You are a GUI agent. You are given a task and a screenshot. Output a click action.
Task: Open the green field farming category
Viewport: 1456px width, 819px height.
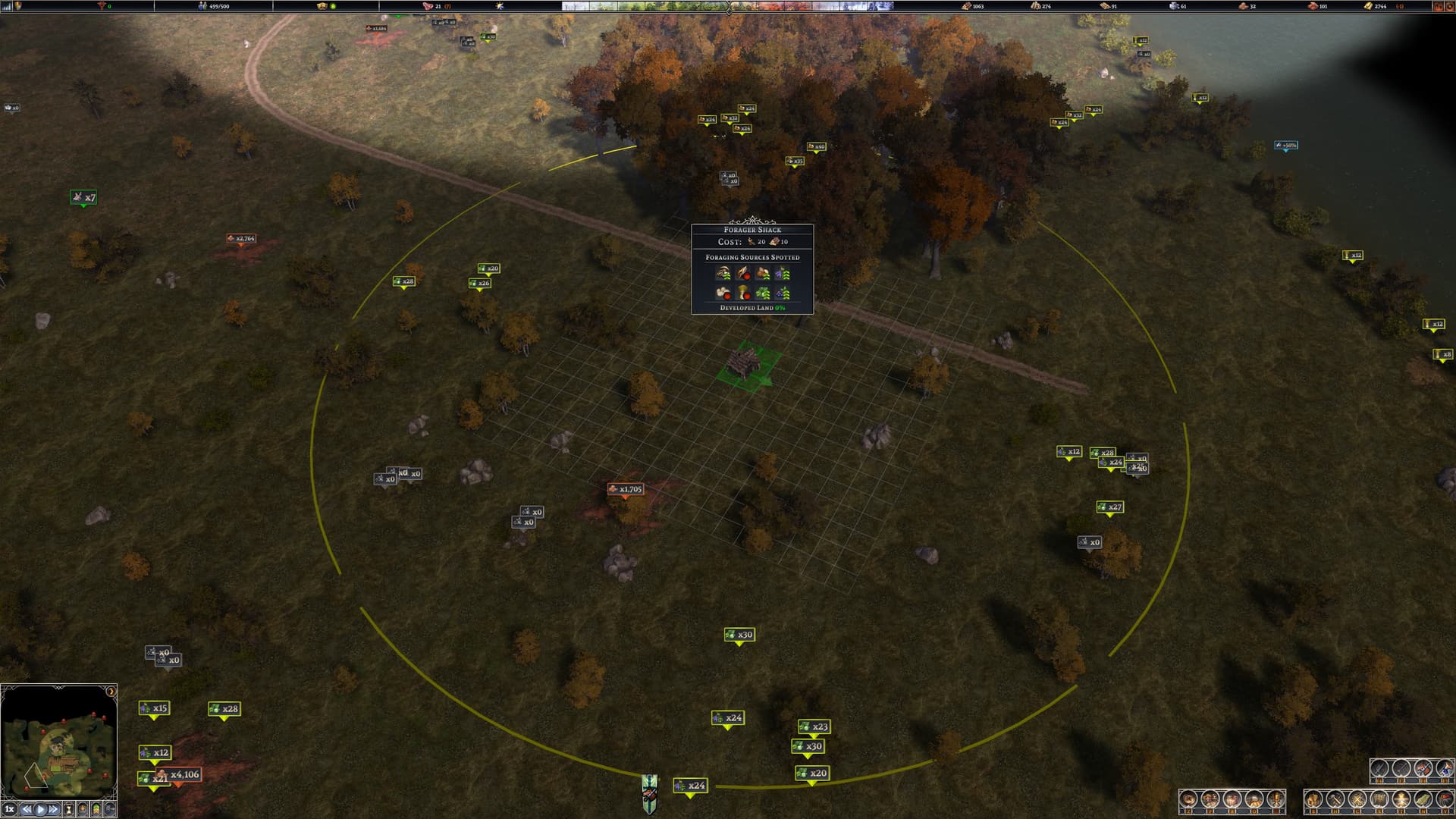coord(1423,799)
